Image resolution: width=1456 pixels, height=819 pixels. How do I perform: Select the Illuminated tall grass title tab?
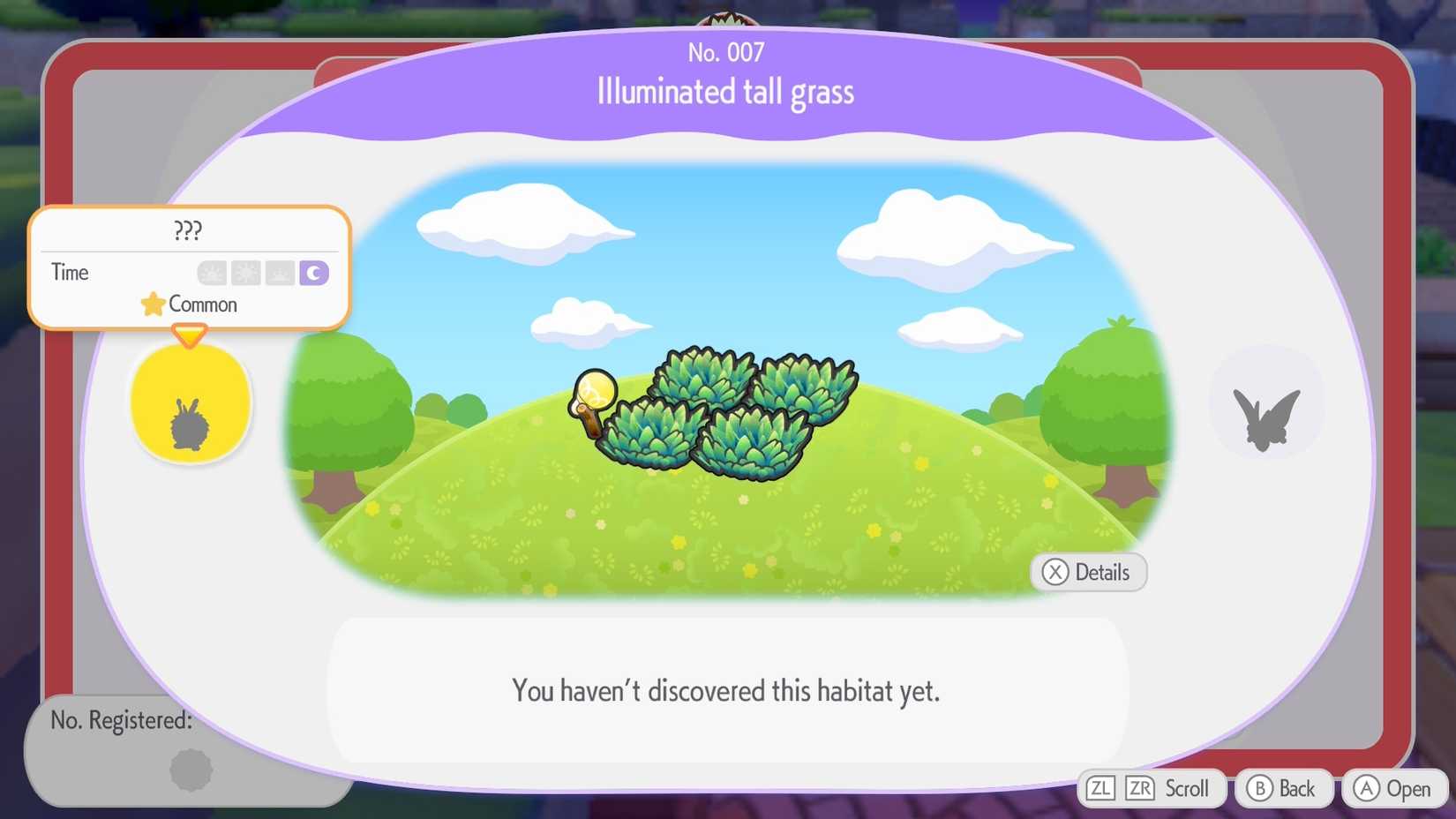click(724, 91)
